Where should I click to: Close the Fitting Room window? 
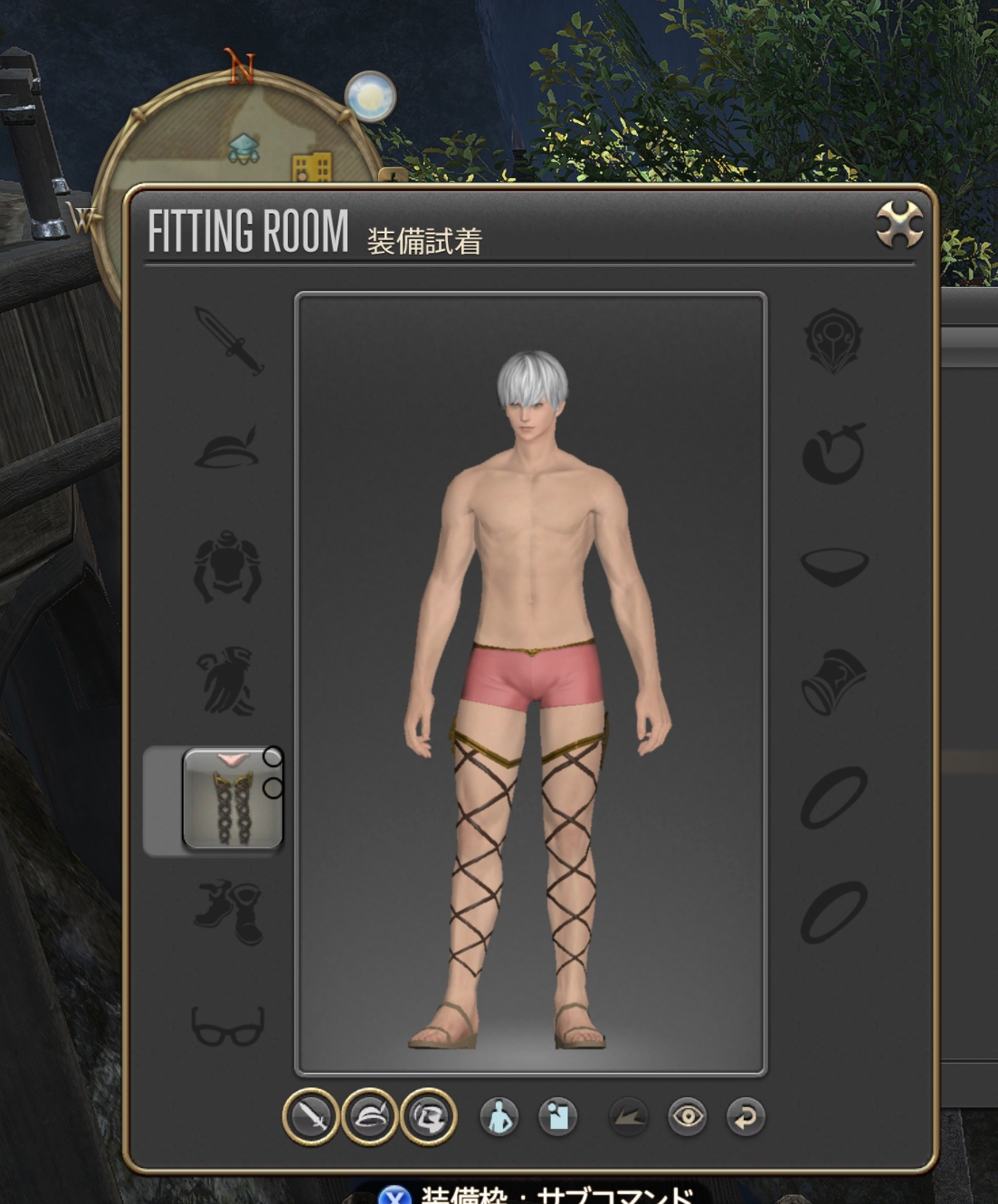coord(899,224)
